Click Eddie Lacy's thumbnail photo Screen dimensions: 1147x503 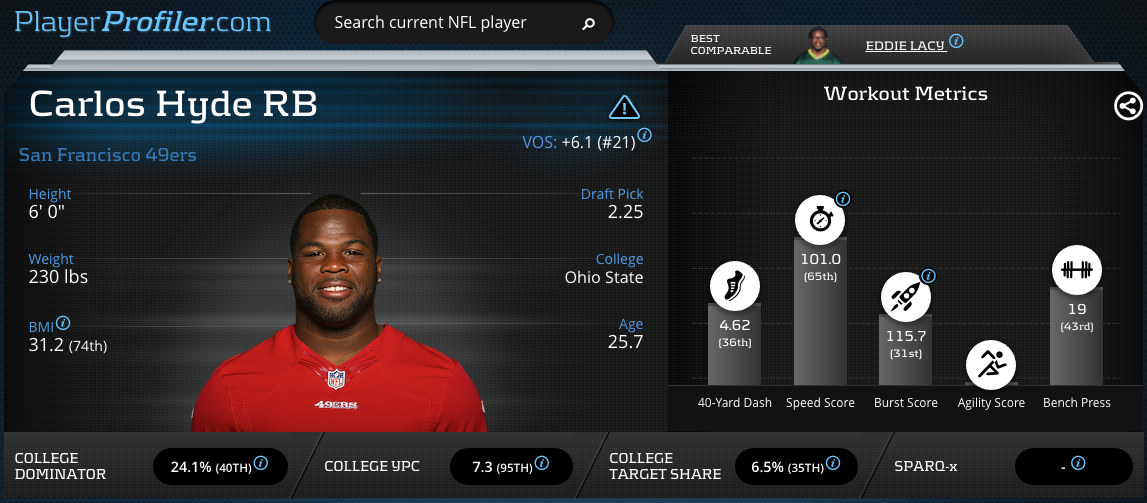pos(818,46)
